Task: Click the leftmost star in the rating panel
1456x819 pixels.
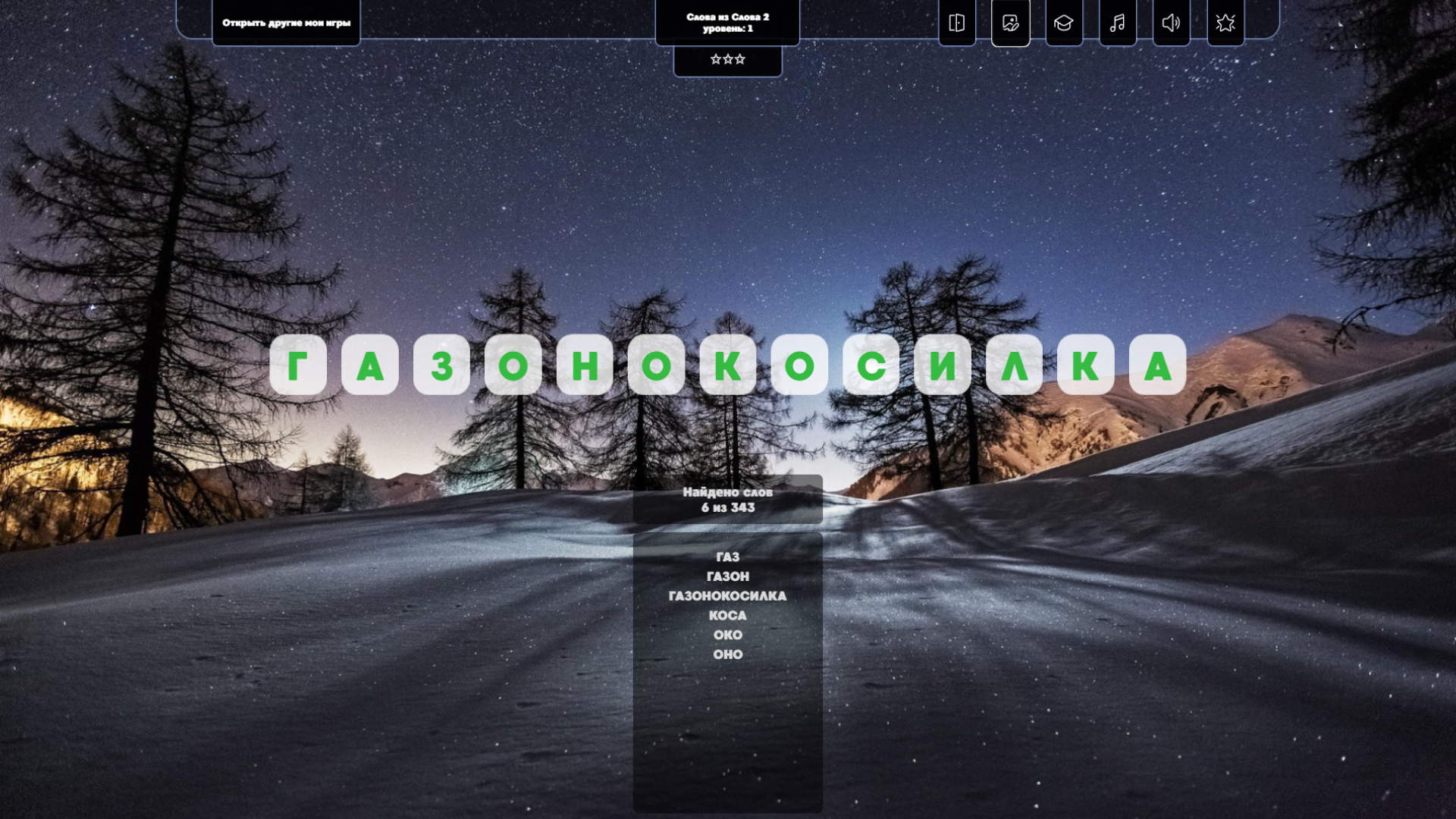Action: 717,58
